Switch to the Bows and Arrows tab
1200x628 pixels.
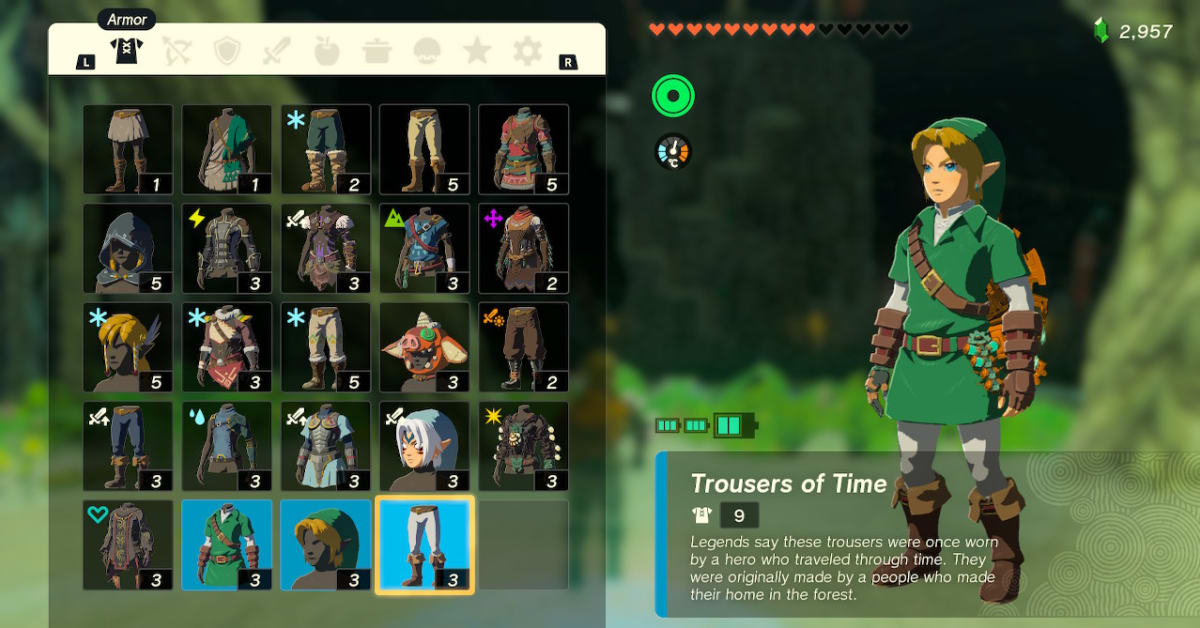click(178, 50)
